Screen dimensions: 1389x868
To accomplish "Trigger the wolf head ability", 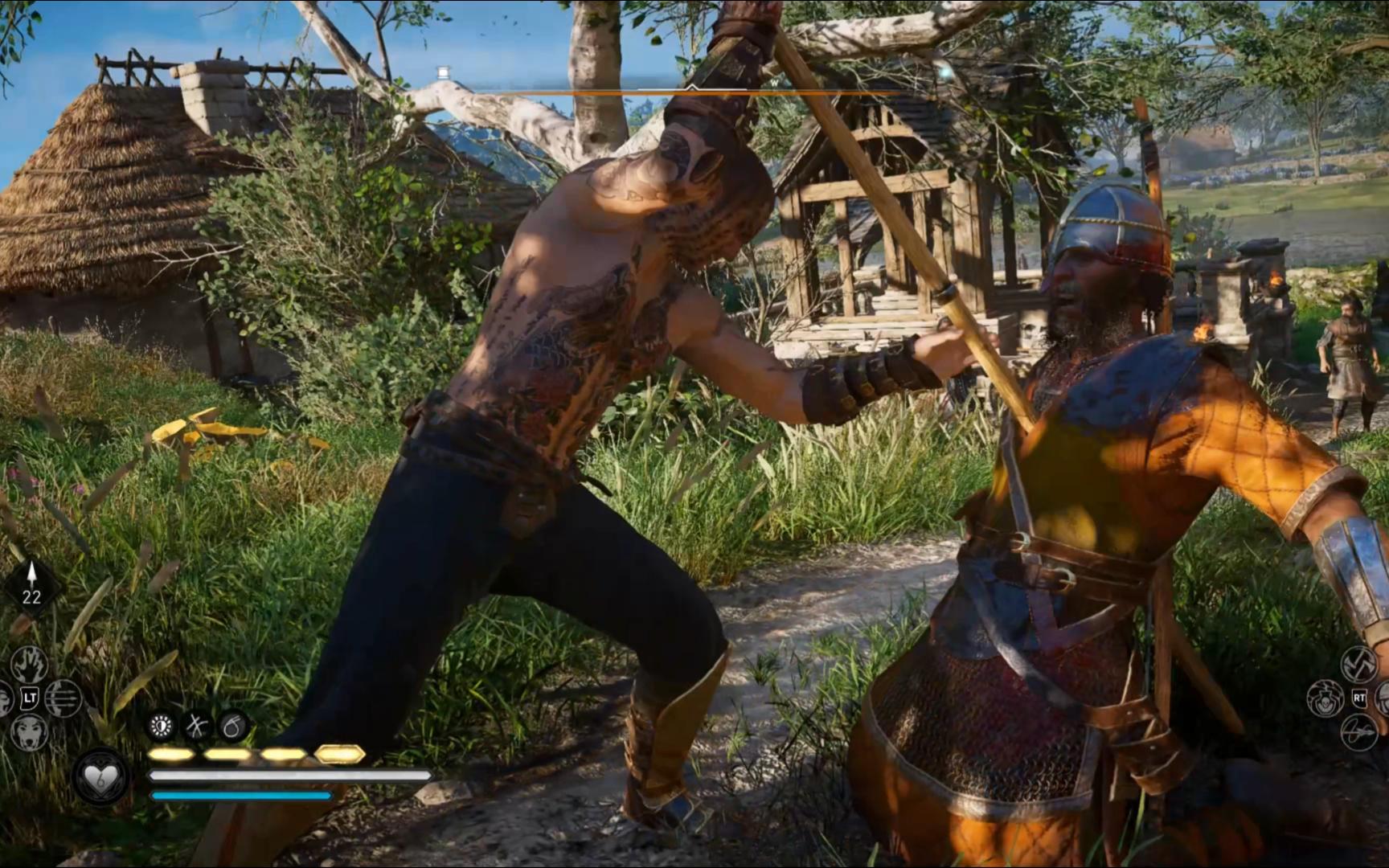I will tap(30, 731).
